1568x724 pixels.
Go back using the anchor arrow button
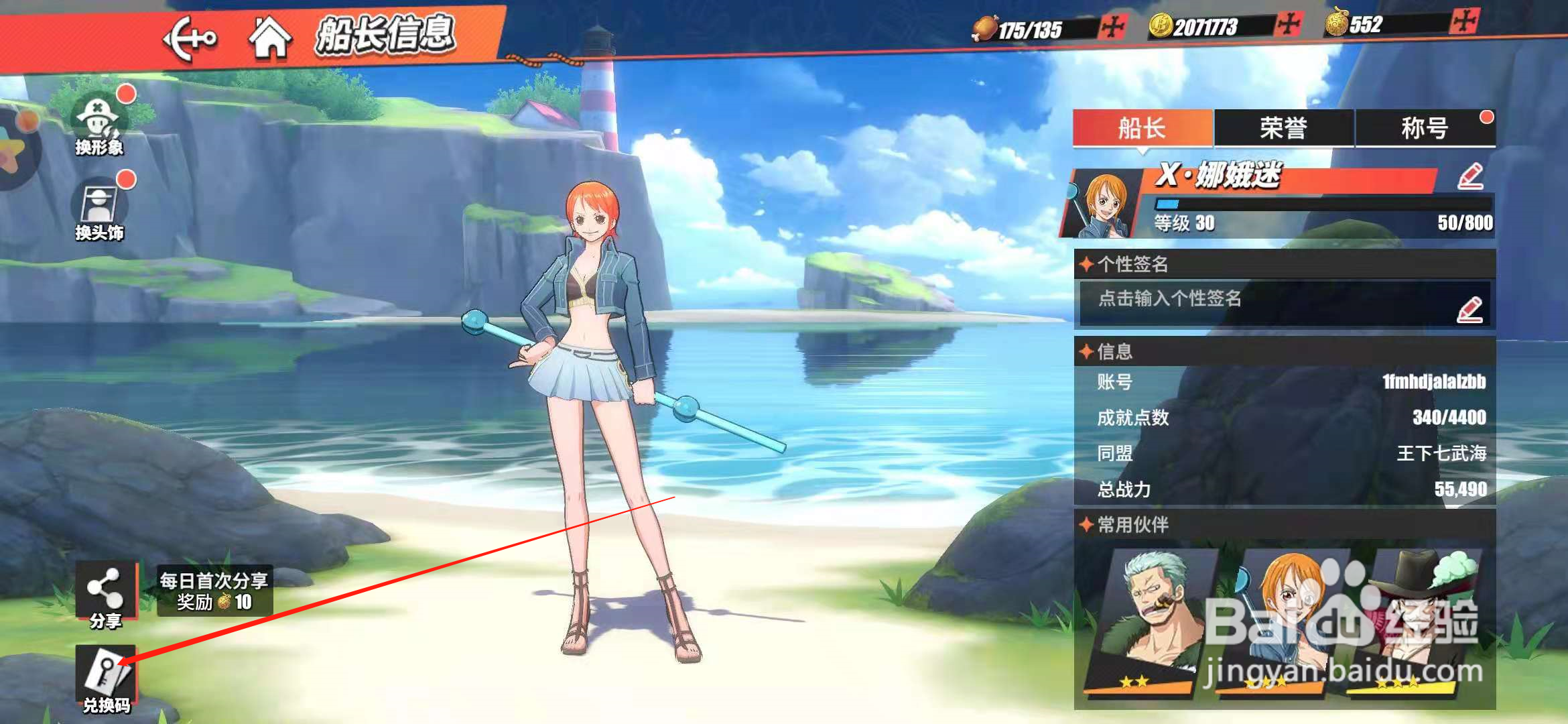pyautogui.click(x=190, y=39)
